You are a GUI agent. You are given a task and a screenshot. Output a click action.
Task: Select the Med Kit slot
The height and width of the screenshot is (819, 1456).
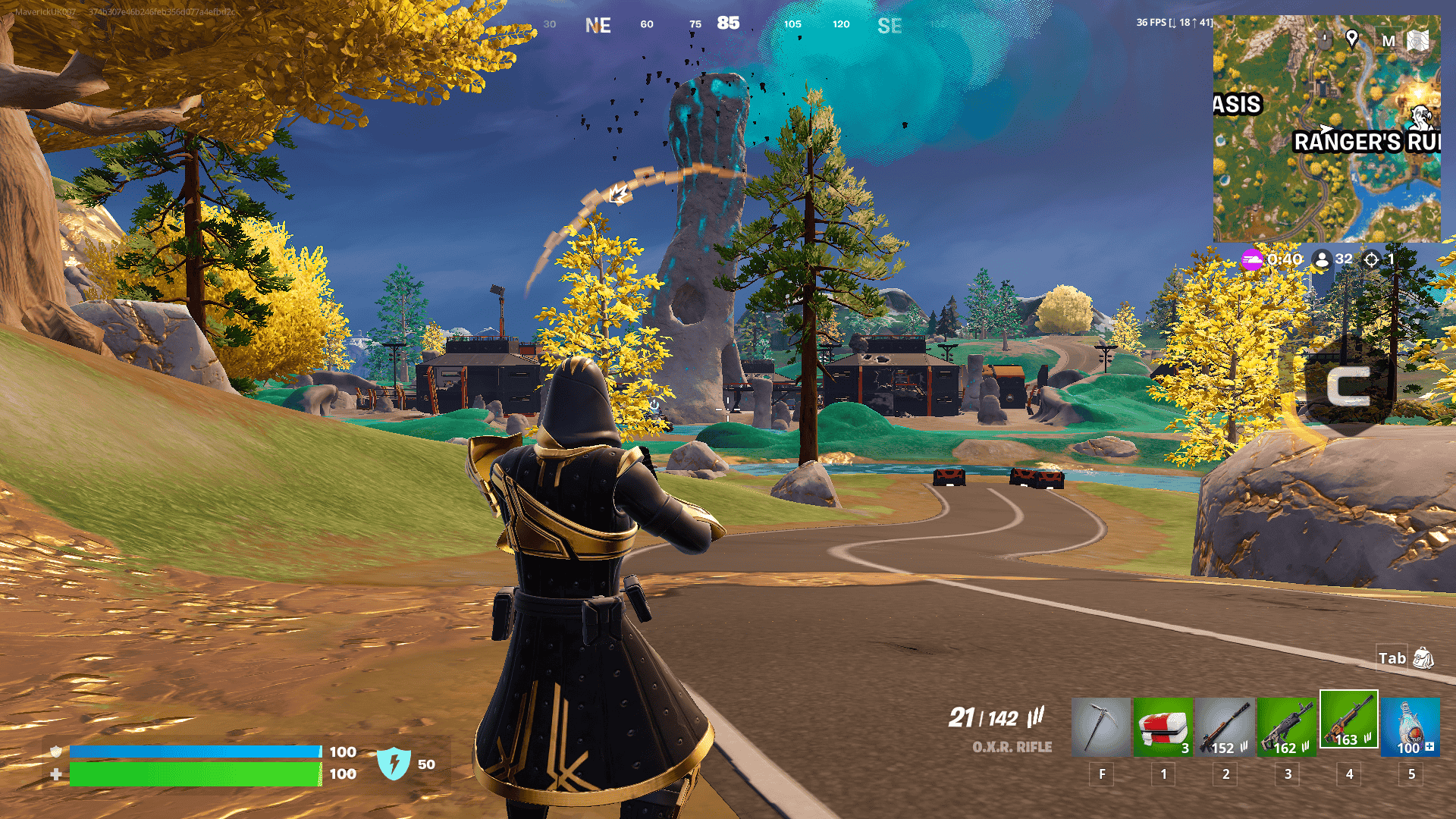pos(1163,726)
